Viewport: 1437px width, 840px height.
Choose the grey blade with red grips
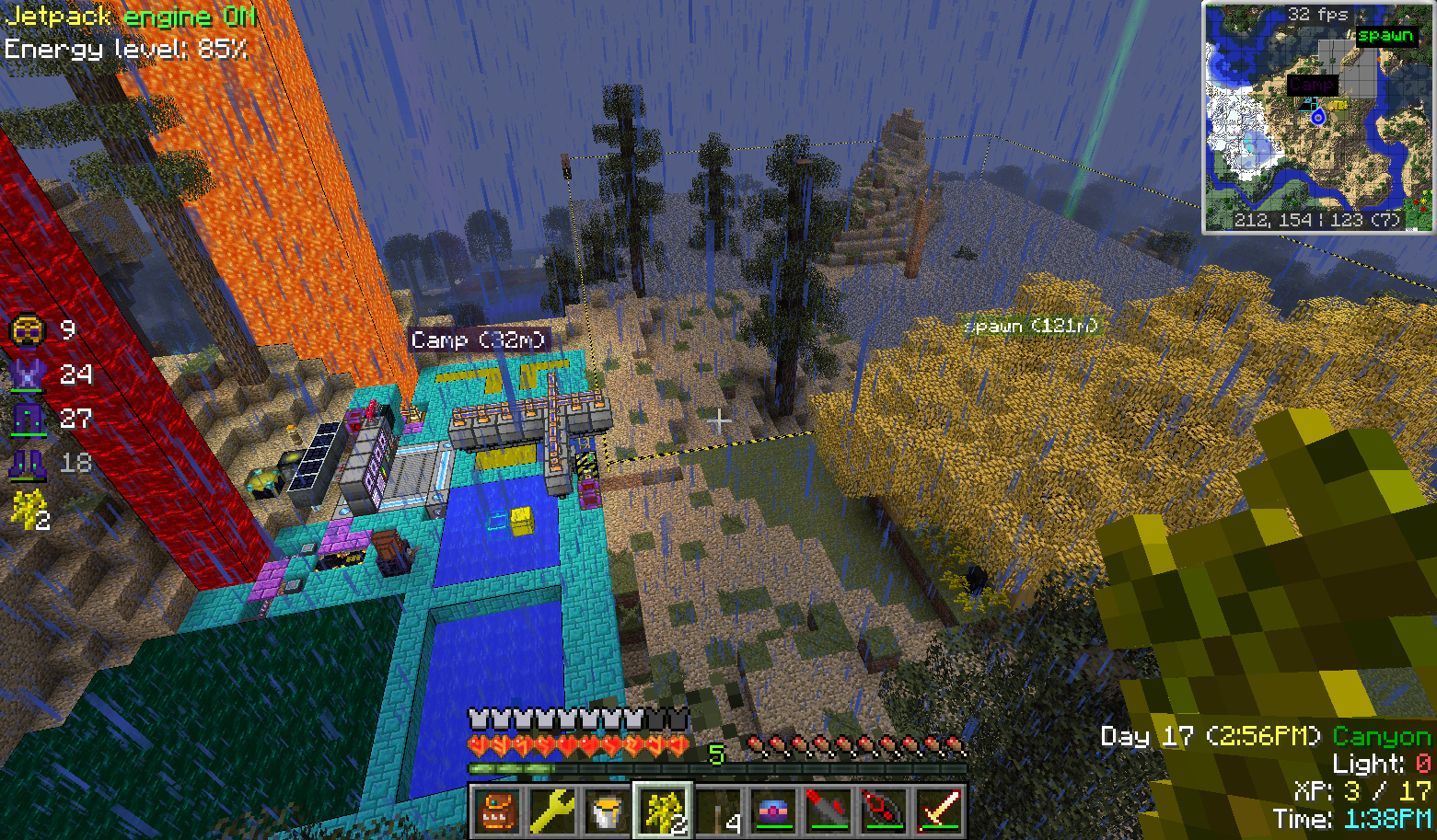coord(829,811)
